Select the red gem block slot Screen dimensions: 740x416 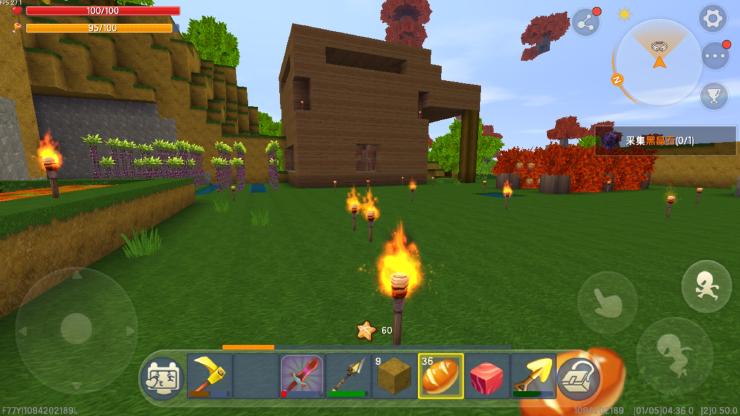(x=487, y=376)
